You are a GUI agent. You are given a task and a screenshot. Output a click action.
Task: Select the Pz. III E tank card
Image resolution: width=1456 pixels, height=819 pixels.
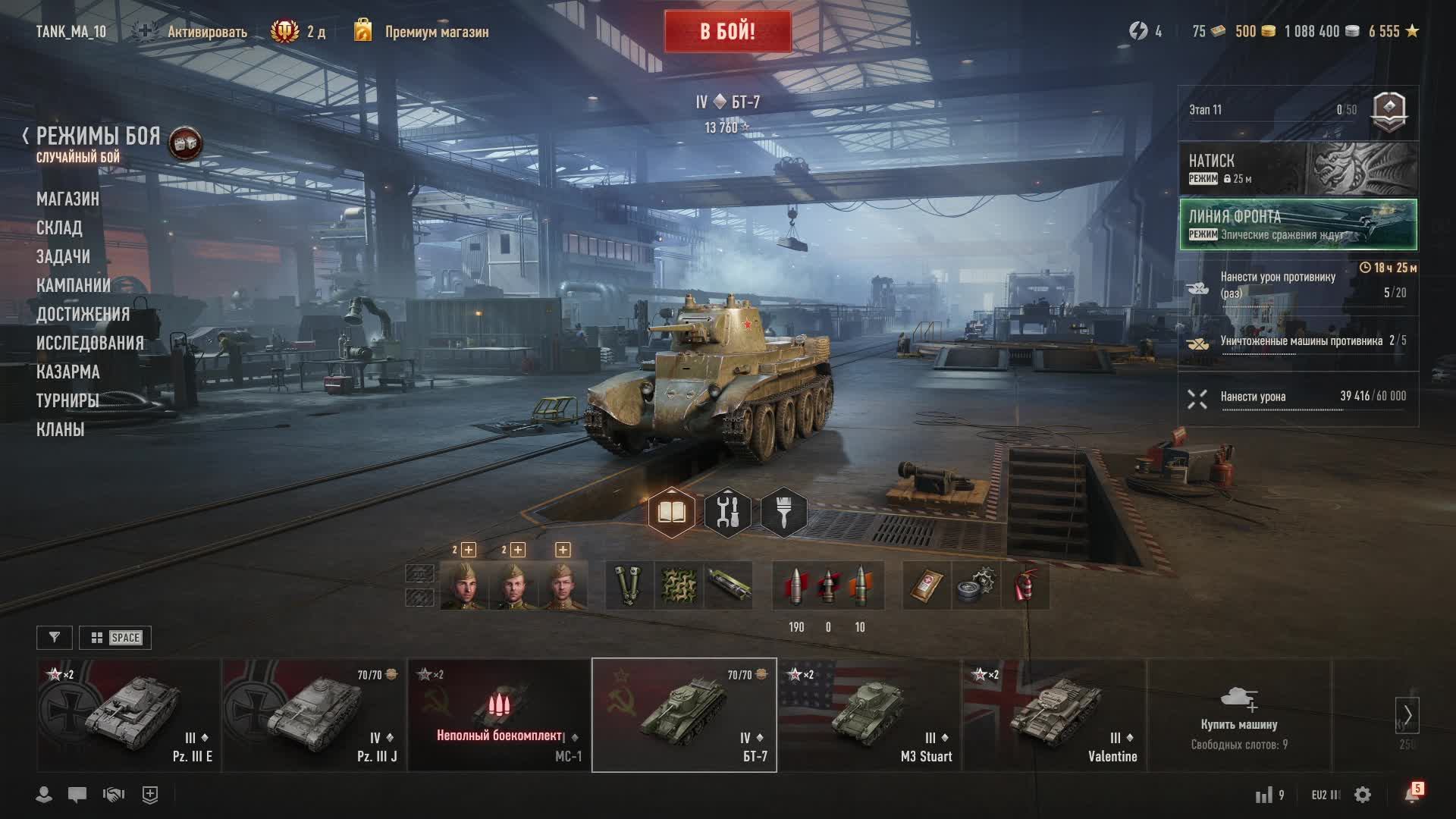[129, 715]
